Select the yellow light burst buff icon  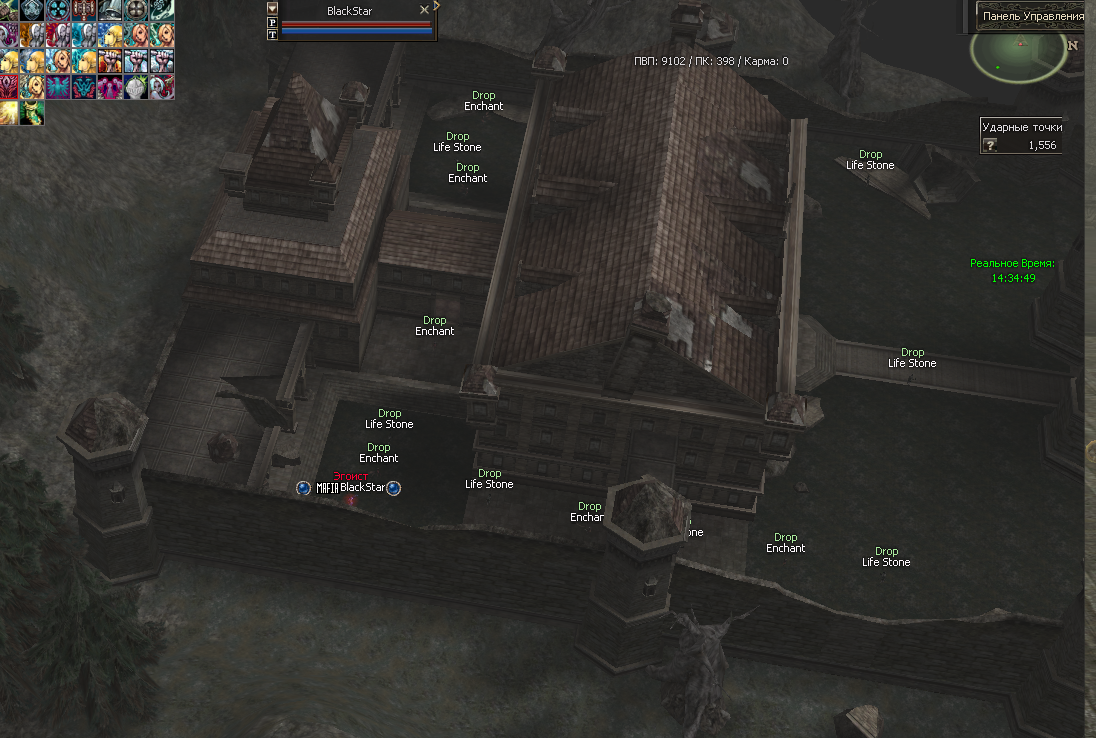tap(8, 112)
